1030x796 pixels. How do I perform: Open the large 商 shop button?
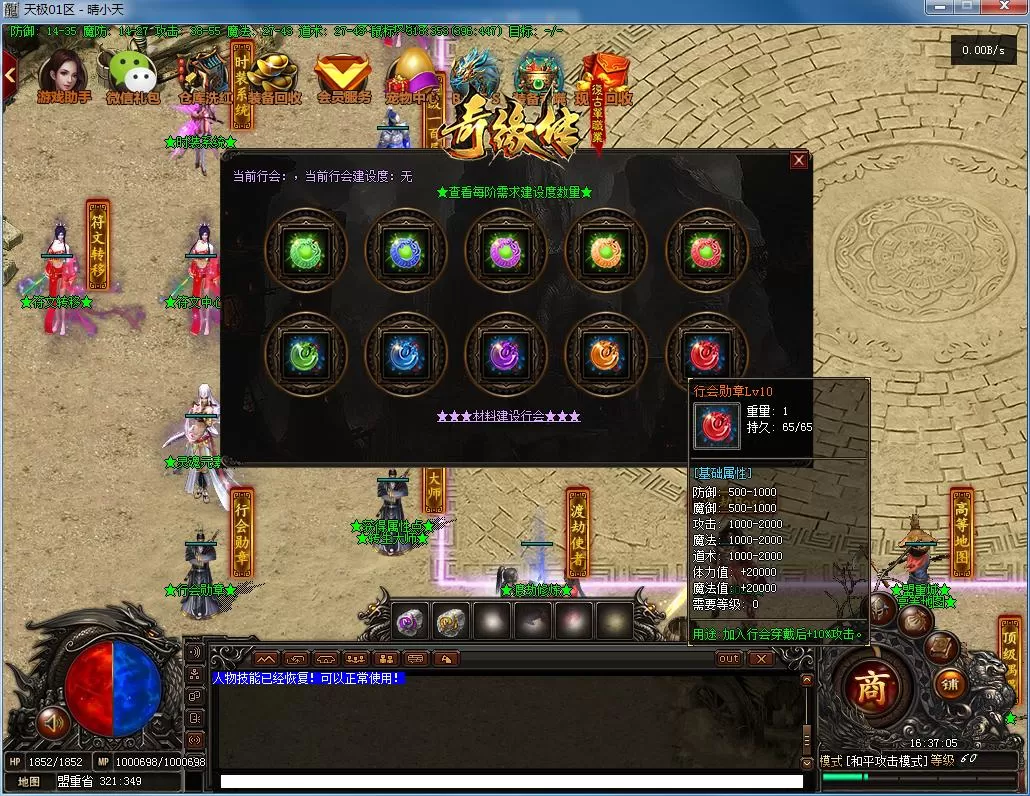point(870,689)
